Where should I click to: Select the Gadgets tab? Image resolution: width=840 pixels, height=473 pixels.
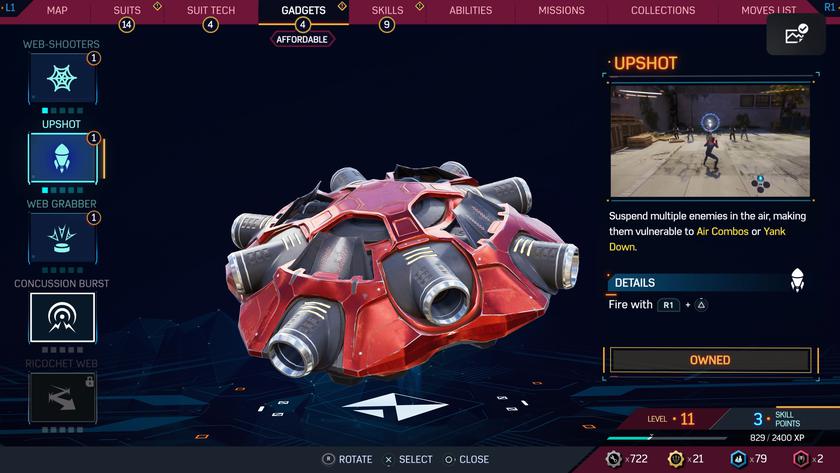pyautogui.click(x=303, y=11)
